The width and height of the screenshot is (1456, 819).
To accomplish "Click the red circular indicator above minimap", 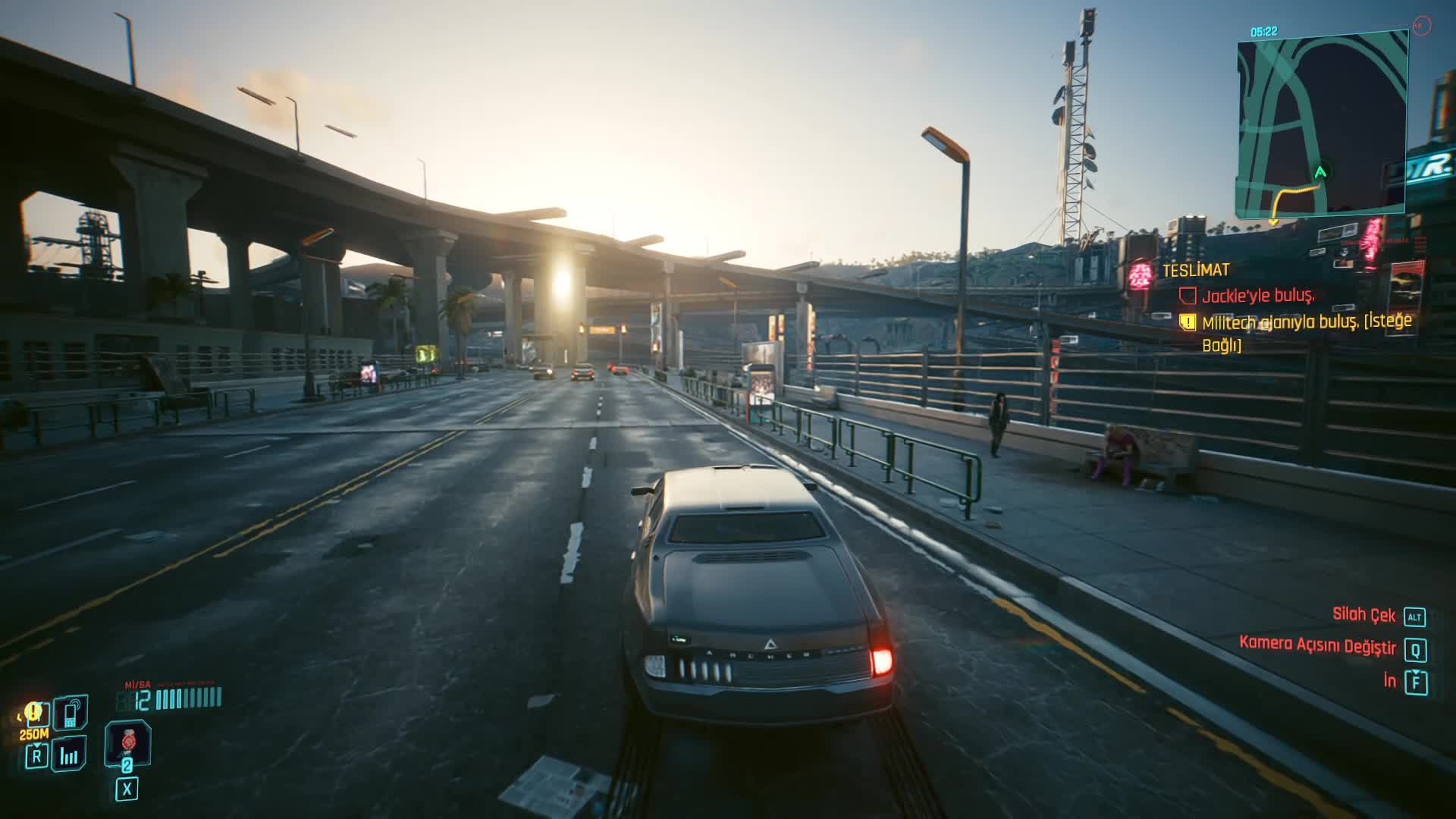I will (1422, 26).
